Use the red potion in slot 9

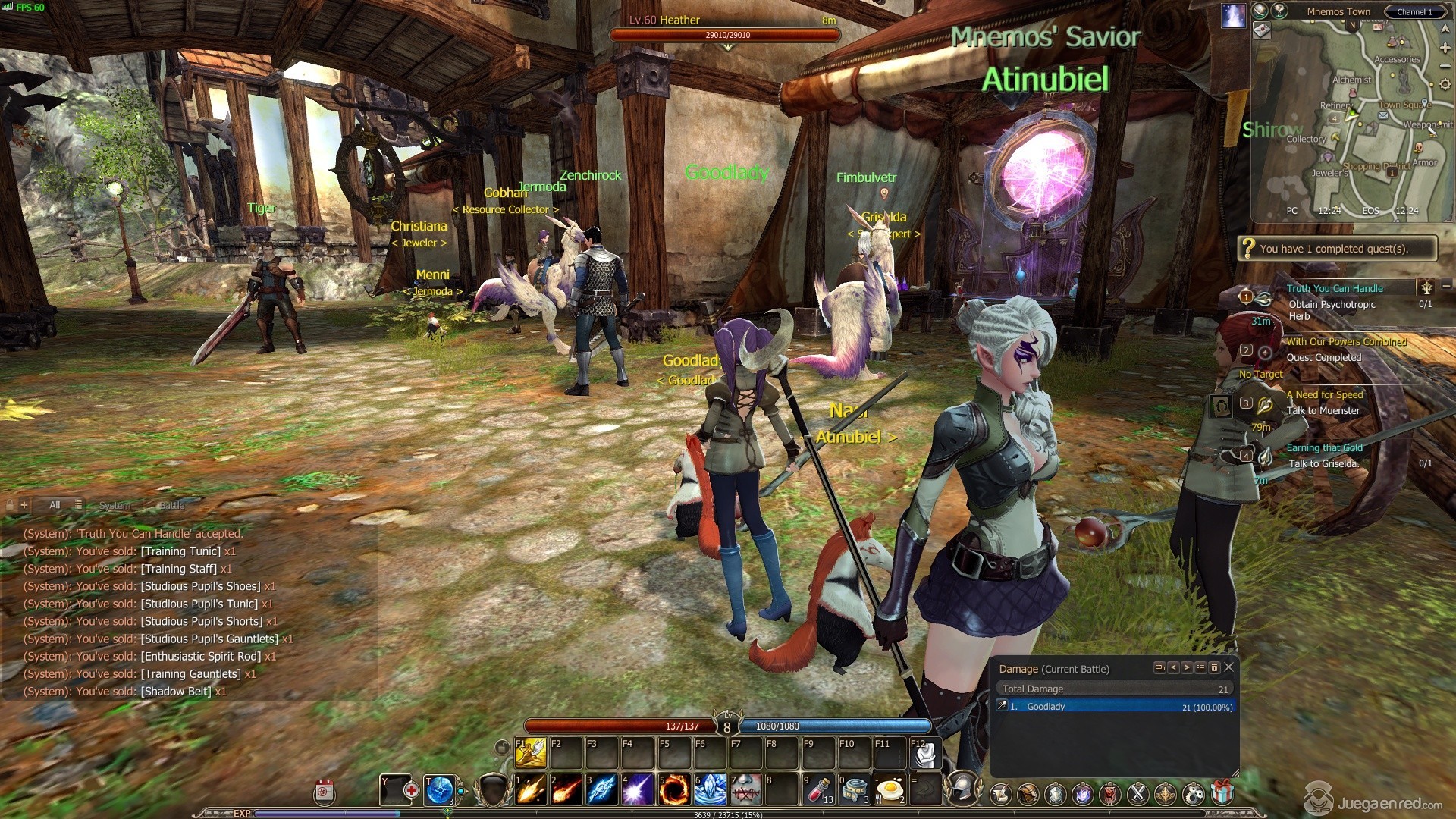click(x=818, y=790)
